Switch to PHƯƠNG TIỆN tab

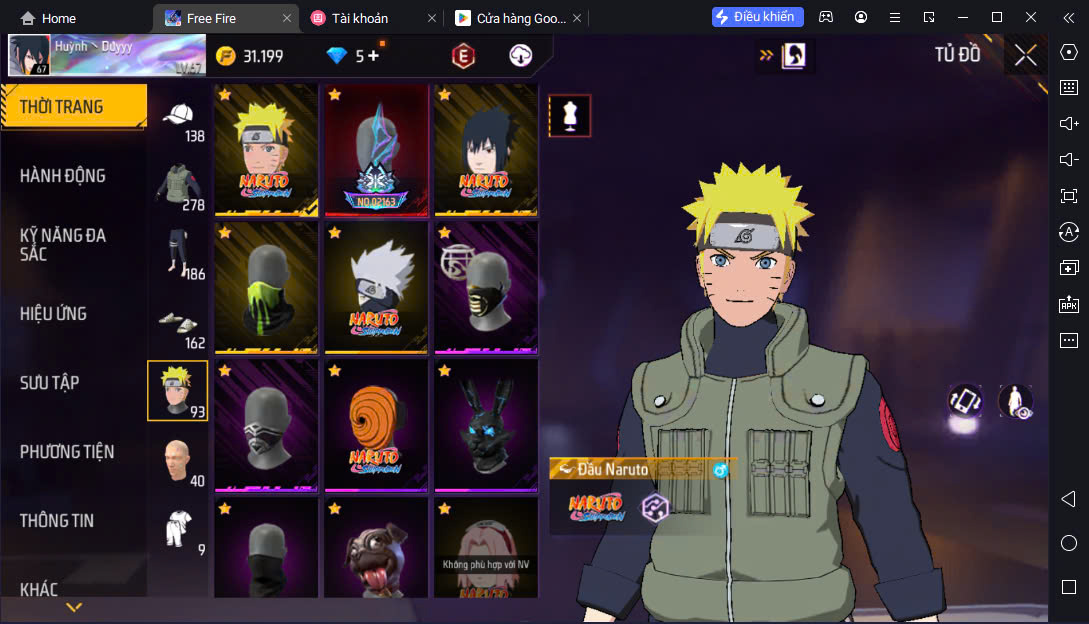[67, 452]
